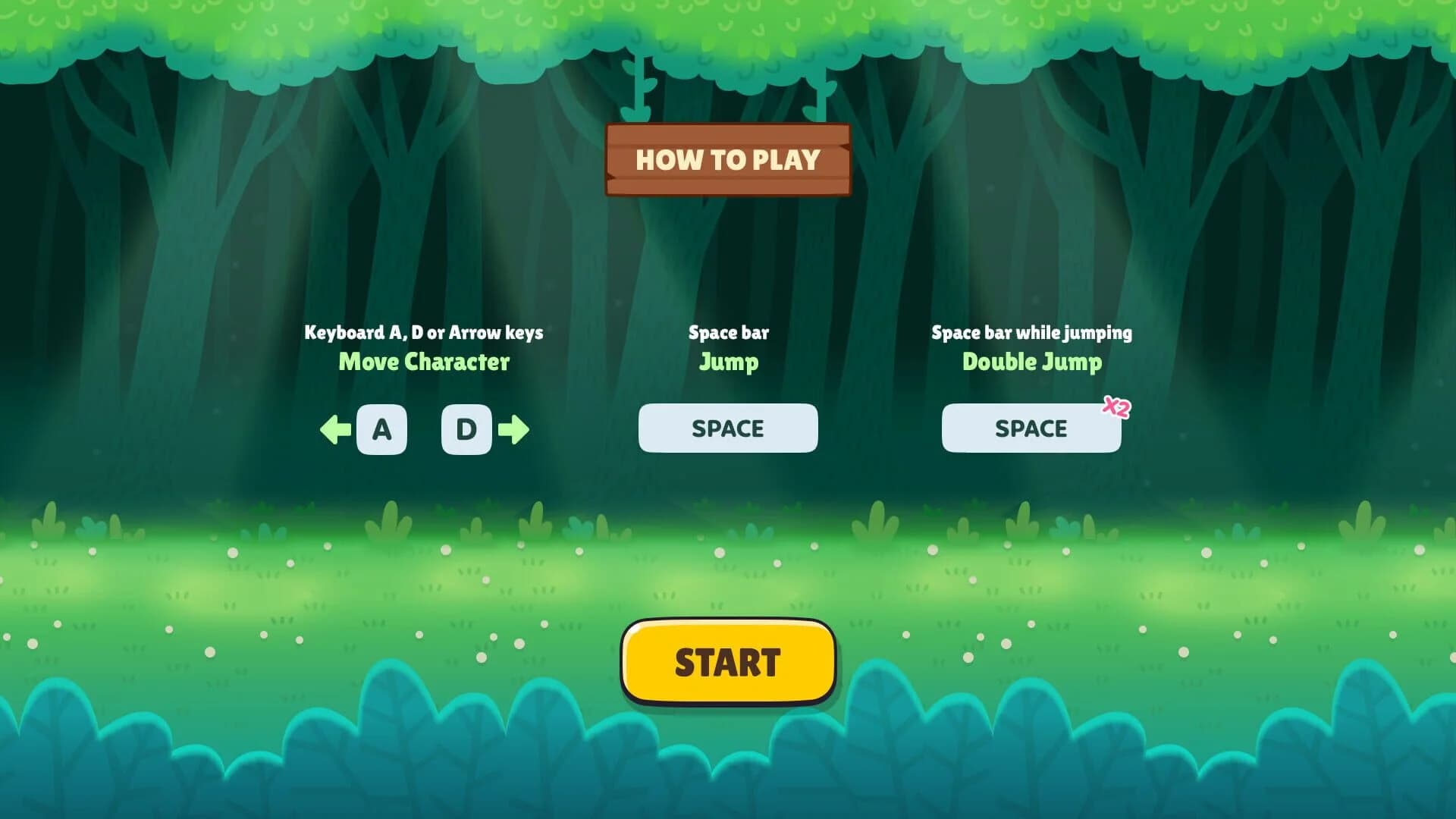
Task: Click the Space bar while jumping caption
Action: [1032, 332]
